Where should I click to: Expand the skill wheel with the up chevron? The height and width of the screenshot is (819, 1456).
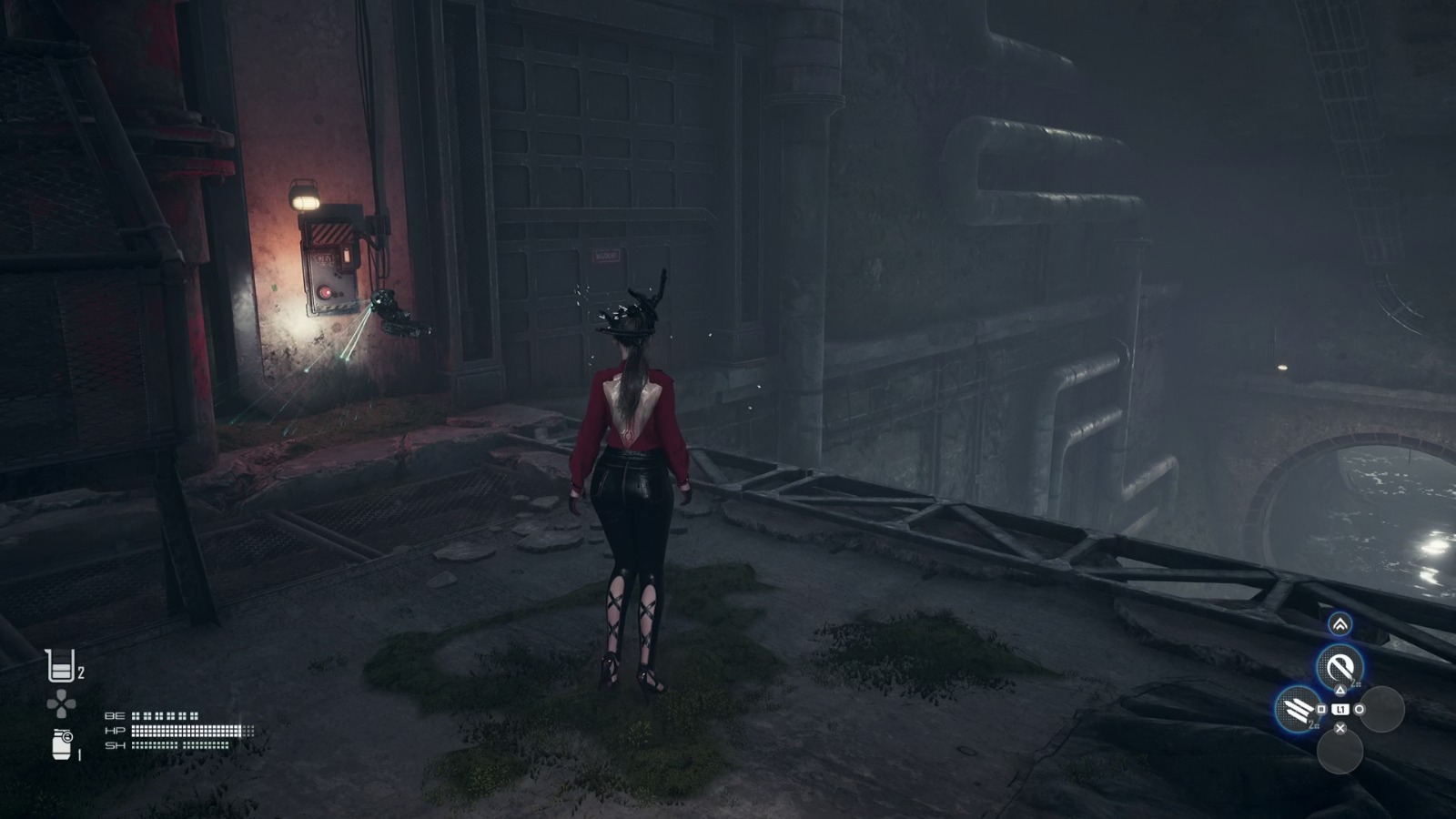pyautogui.click(x=1340, y=625)
